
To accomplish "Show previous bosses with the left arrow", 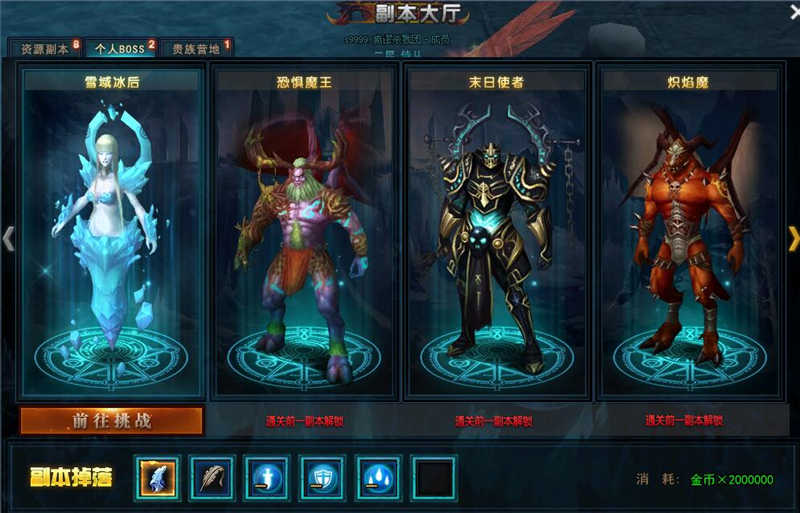I will pos(8,238).
